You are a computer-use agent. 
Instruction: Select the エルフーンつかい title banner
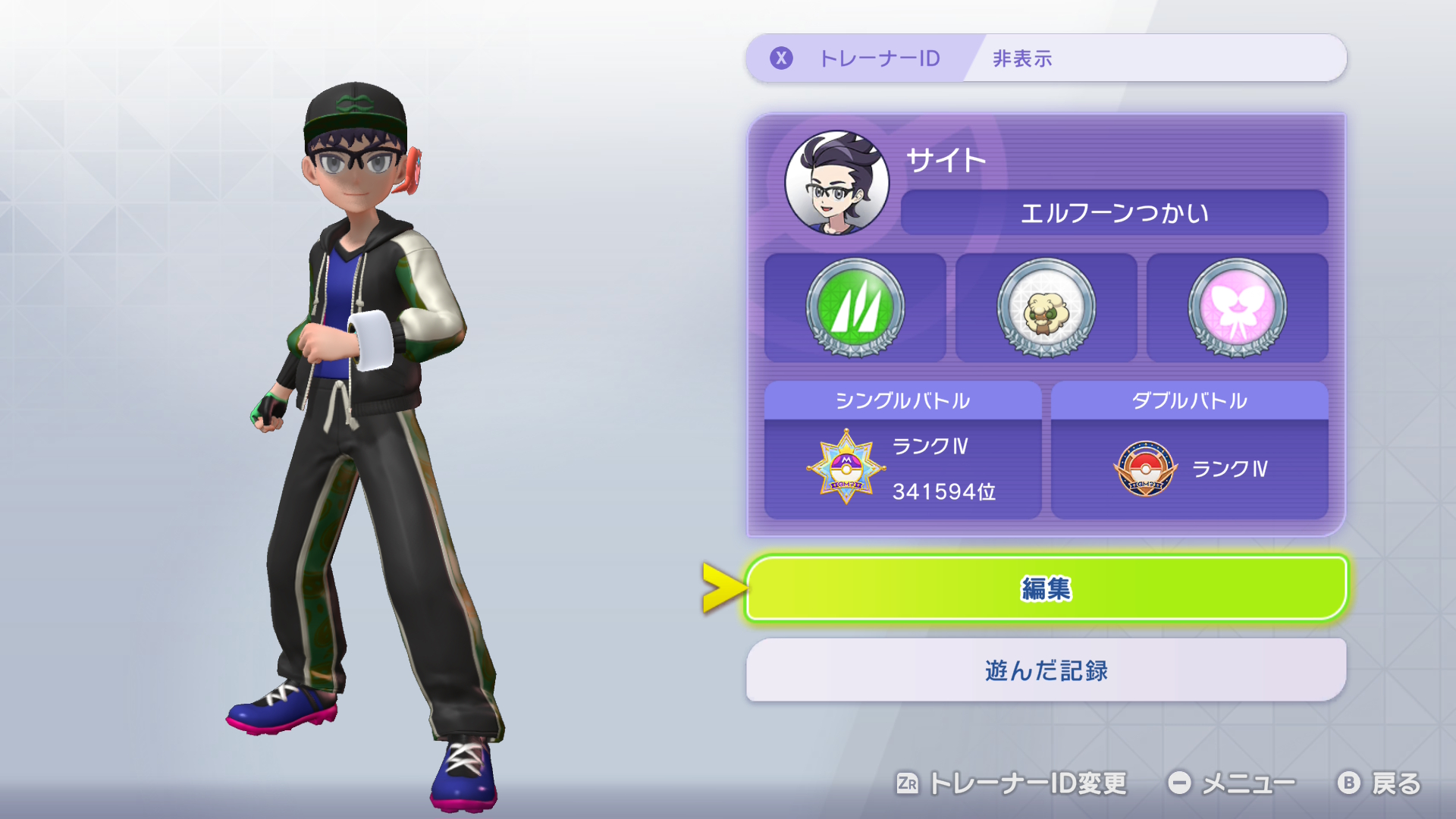click(x=1113, y=213)
